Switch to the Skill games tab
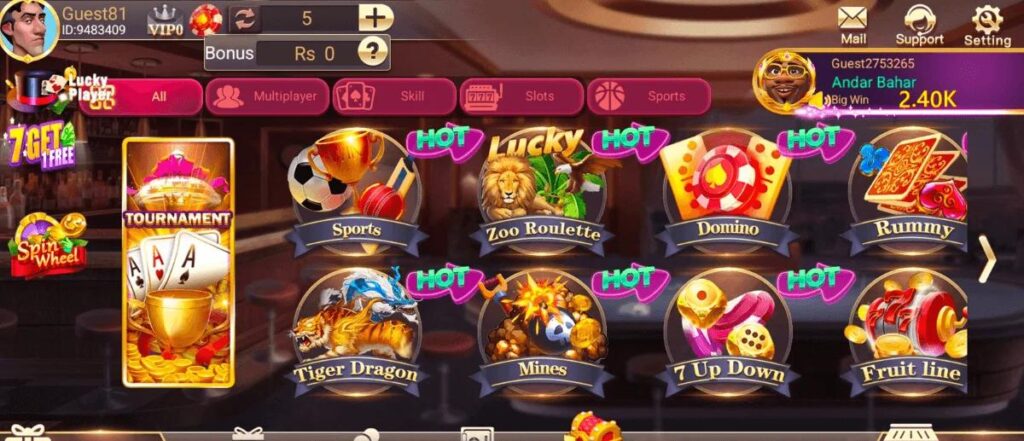 [x=394, y=97]
